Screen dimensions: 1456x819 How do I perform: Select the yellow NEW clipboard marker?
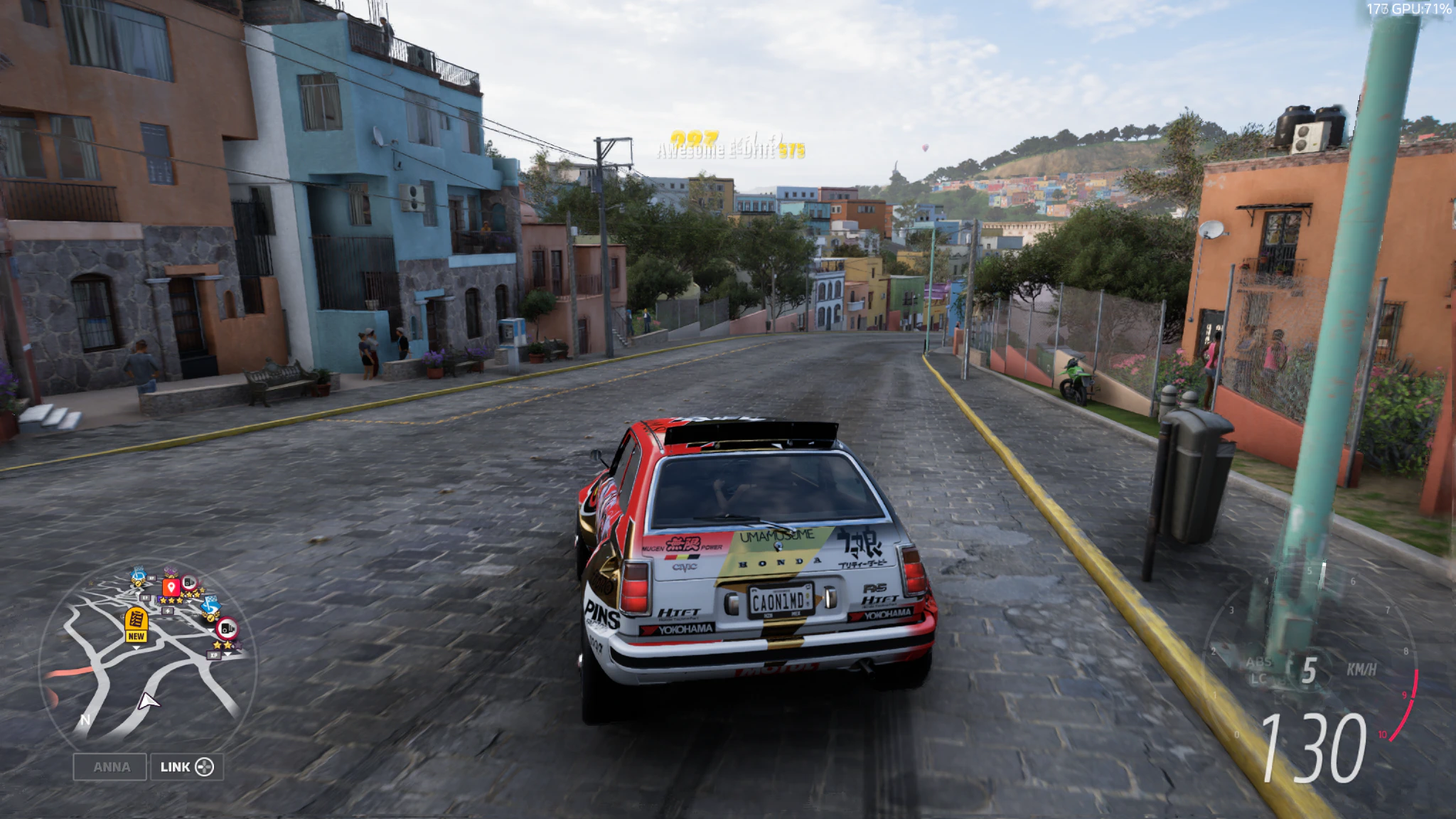pyautogui.click(x=136, y=625)
